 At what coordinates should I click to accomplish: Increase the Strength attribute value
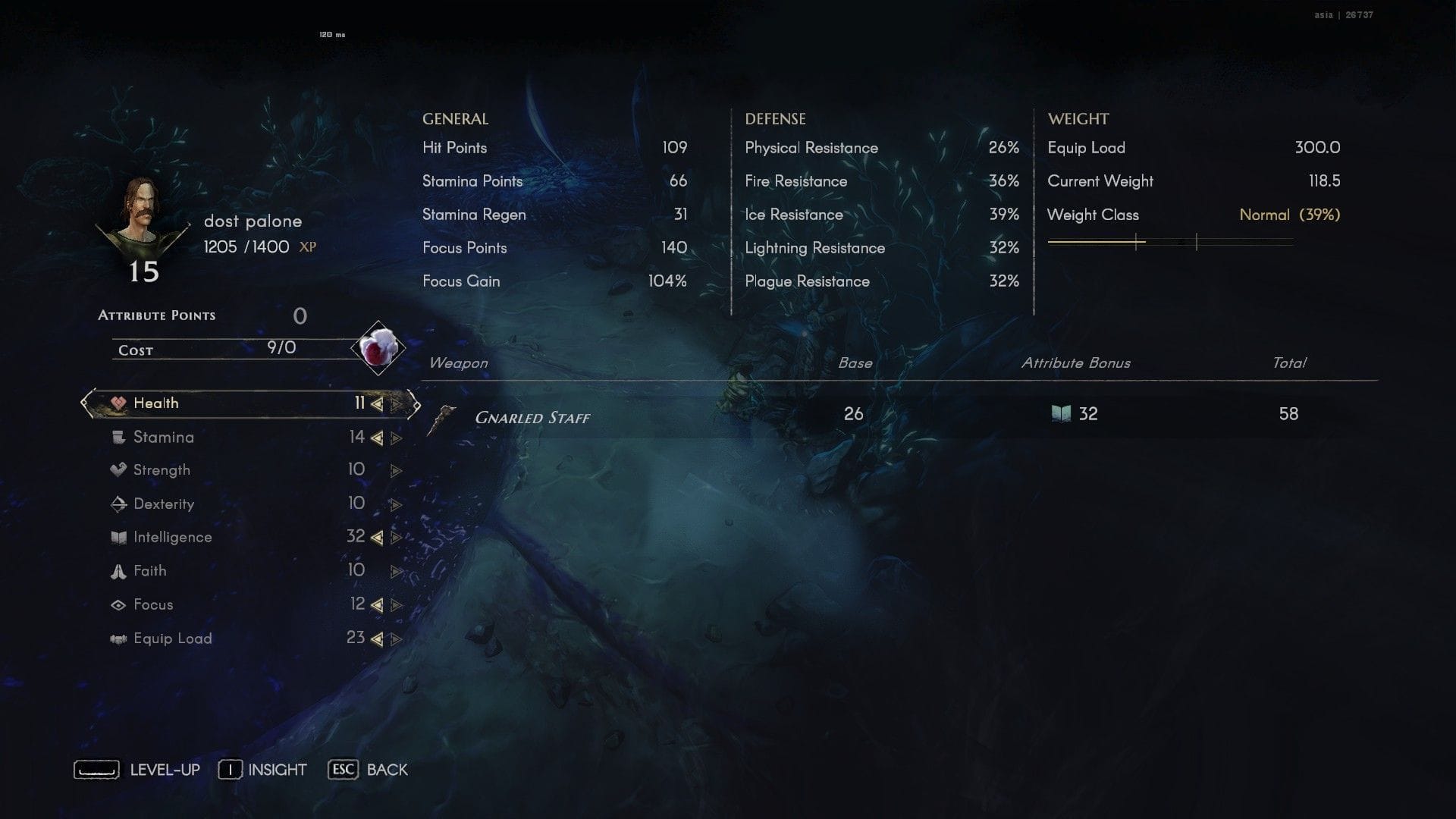396,471
